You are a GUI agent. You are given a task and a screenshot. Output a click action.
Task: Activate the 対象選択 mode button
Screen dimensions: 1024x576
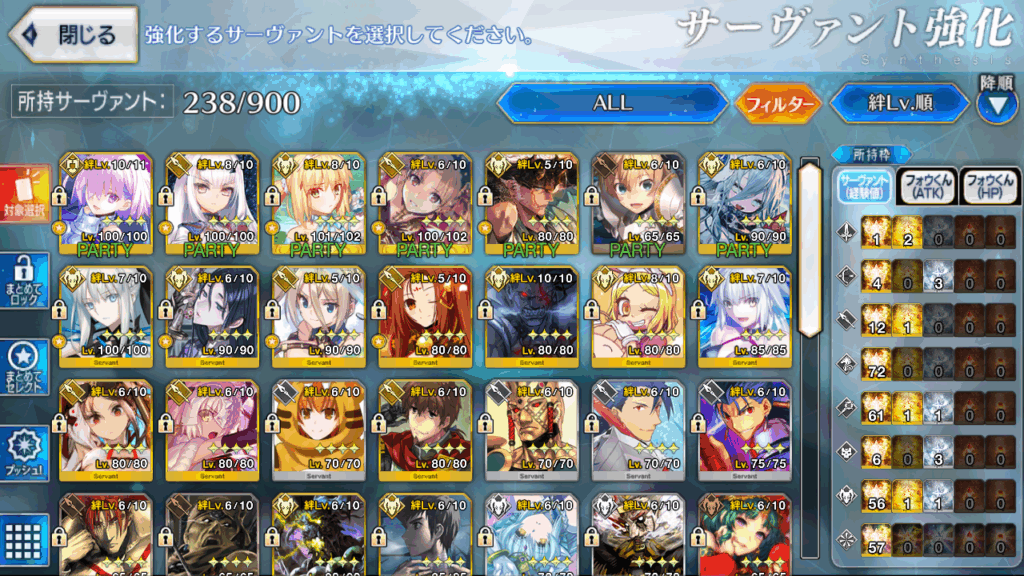[x=25, y=193]
